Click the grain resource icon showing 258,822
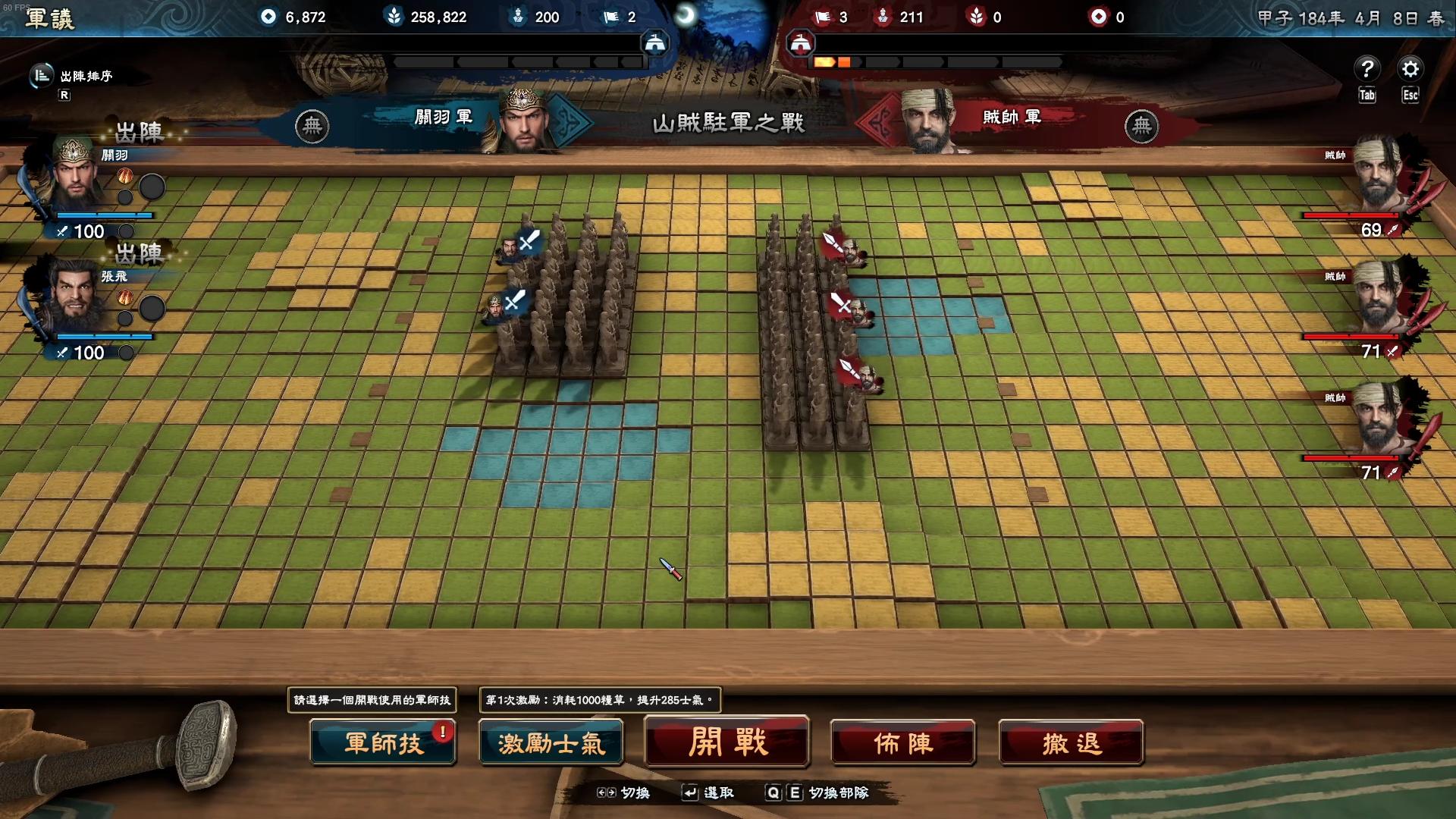This screenshot has height=819, width=1456. (394, 17)
